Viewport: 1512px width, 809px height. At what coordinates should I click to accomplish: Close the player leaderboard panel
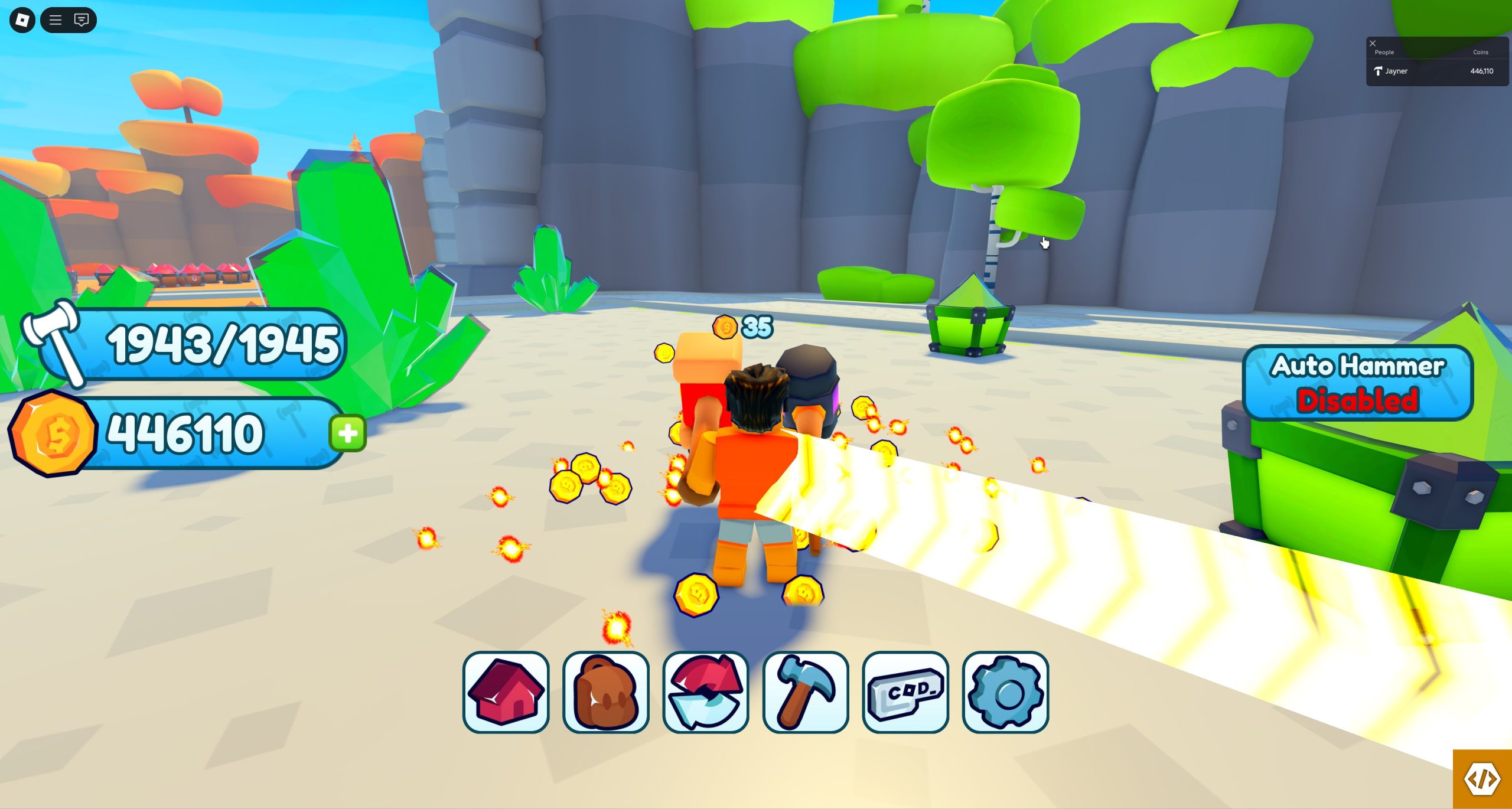[1373, 43]
